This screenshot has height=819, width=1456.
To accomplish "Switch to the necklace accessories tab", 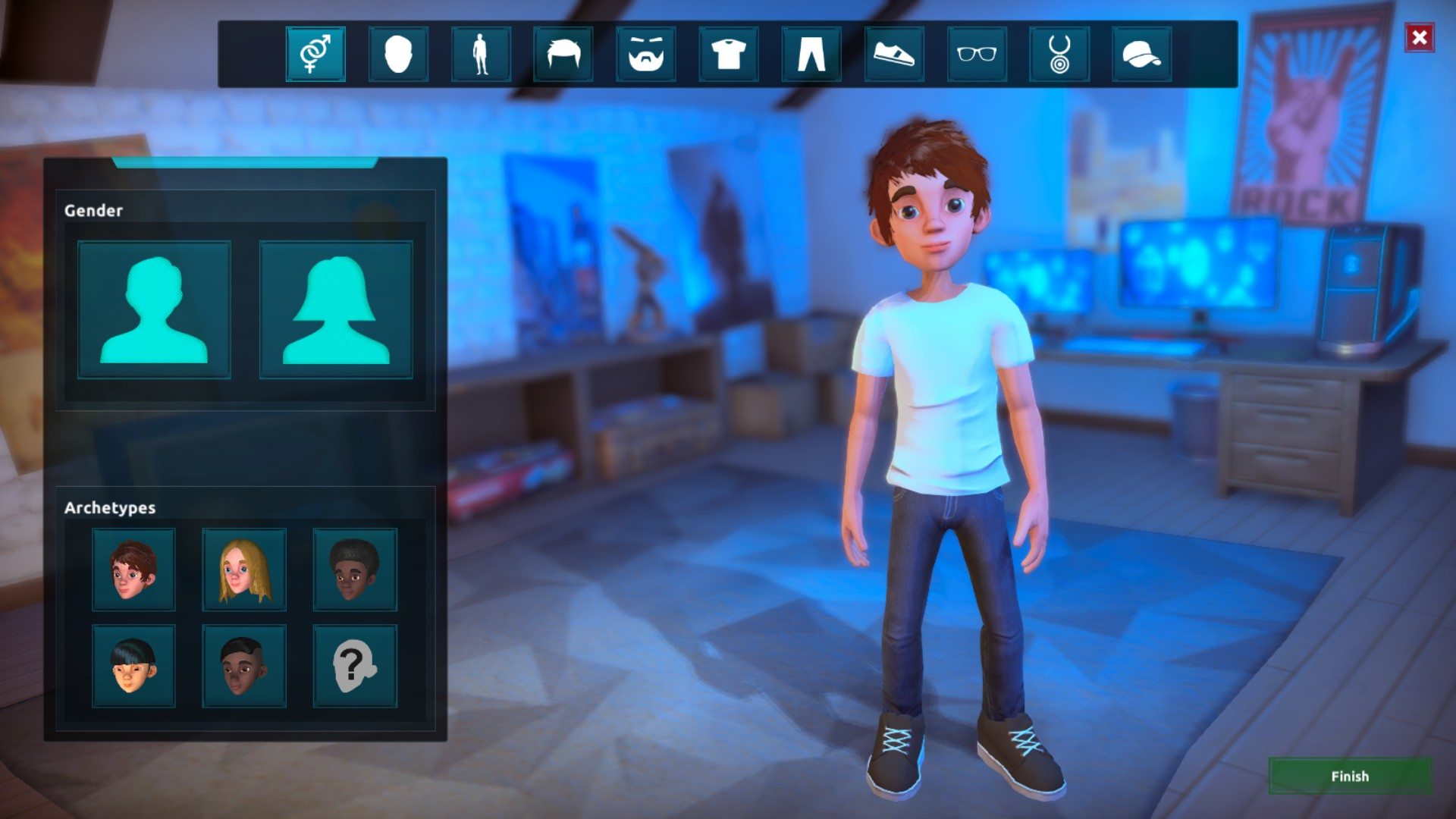I will (x=1059, y=54).
